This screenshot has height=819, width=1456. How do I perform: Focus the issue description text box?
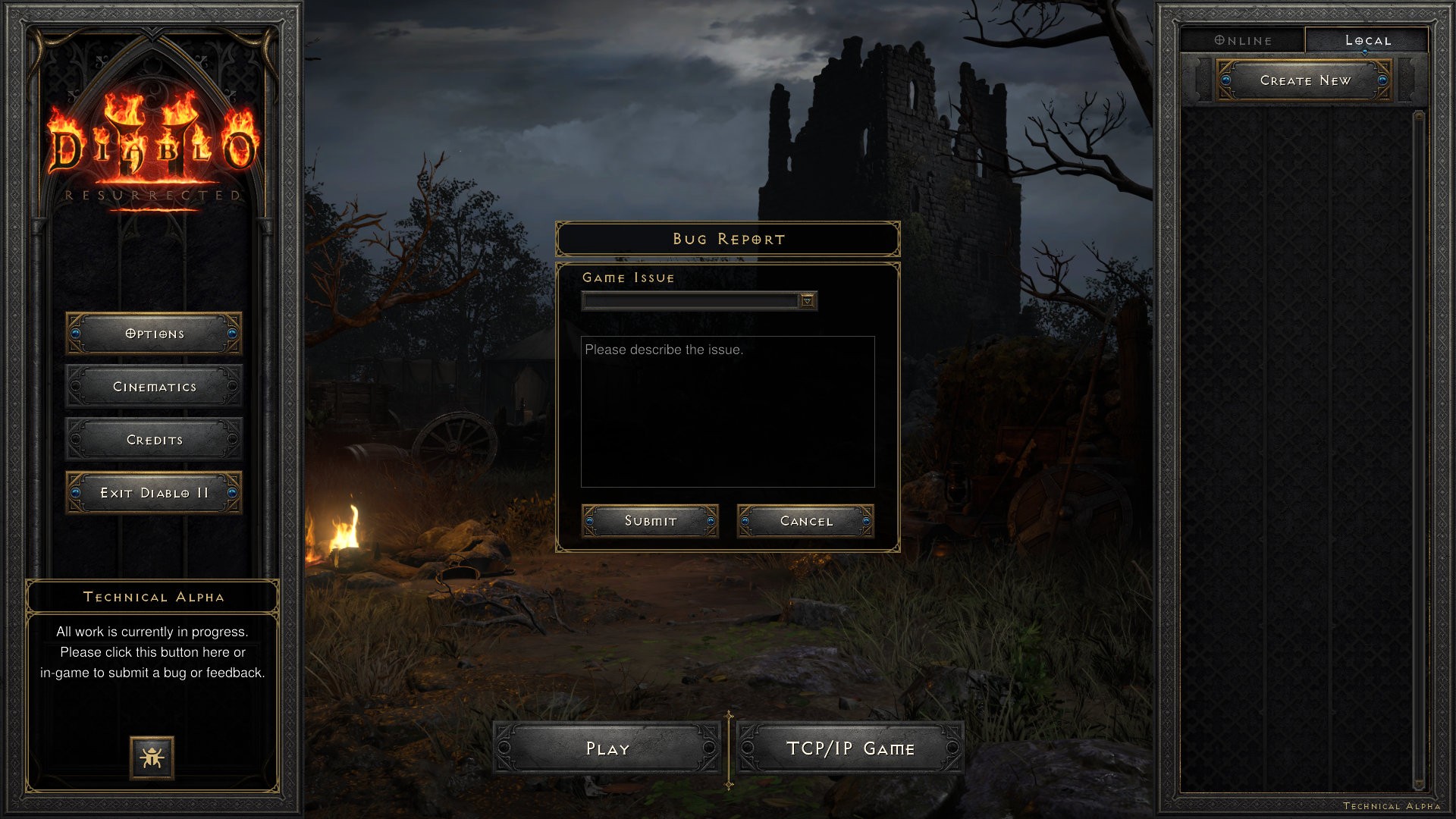[x=727, y=411]
